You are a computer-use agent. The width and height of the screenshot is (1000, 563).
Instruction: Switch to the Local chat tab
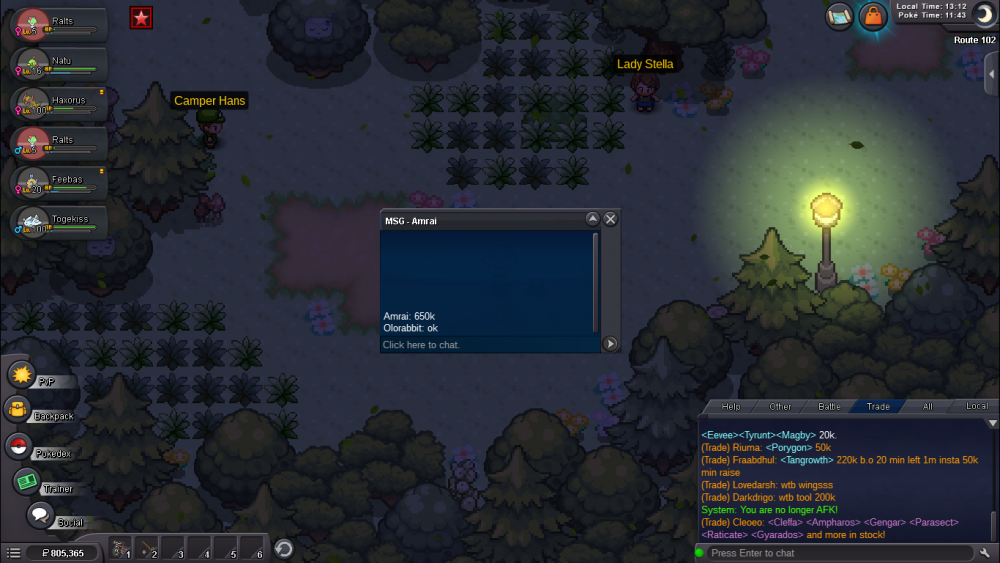coord(976,406)
